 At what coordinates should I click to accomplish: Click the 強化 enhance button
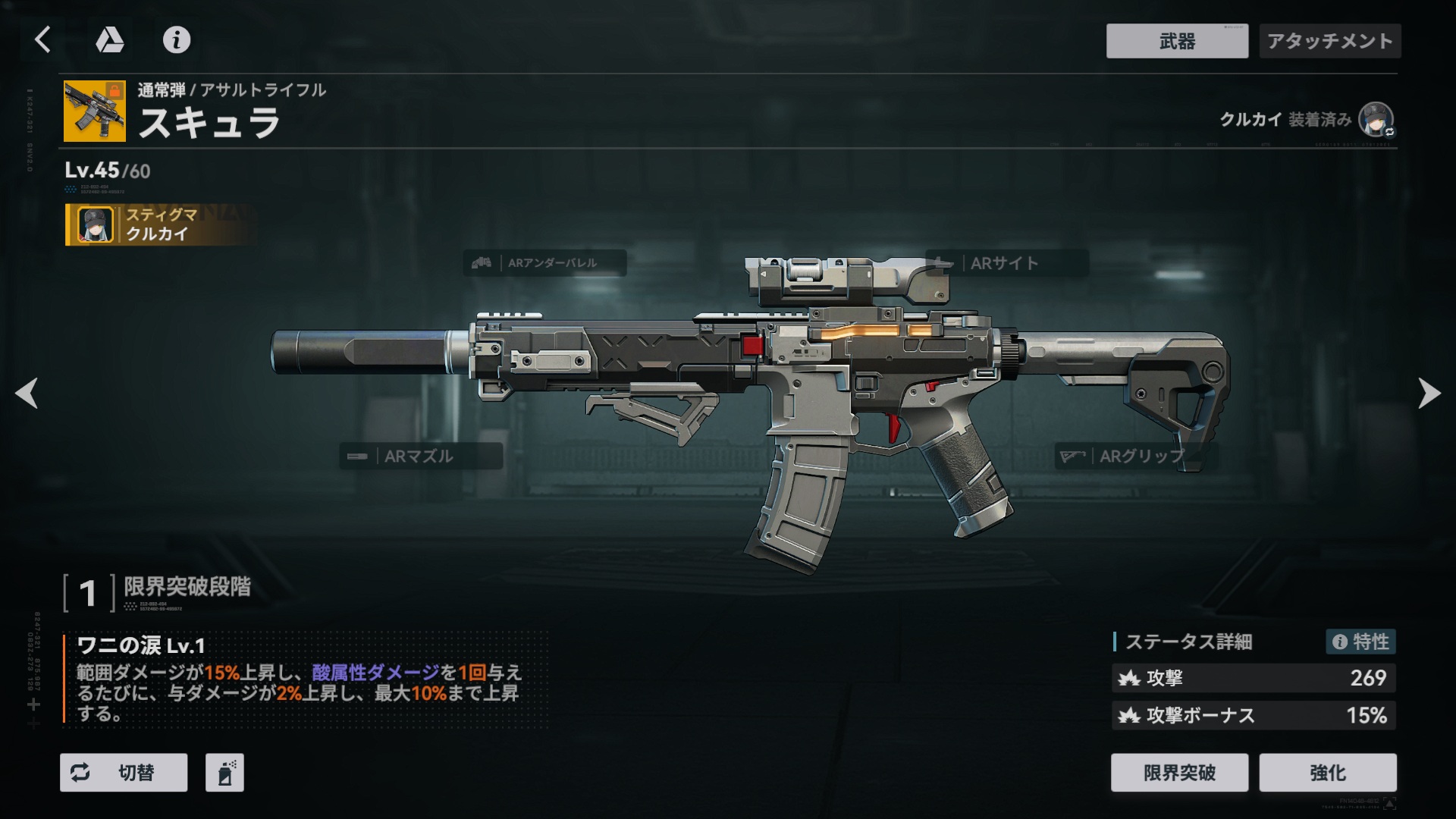click(1328, 772)
